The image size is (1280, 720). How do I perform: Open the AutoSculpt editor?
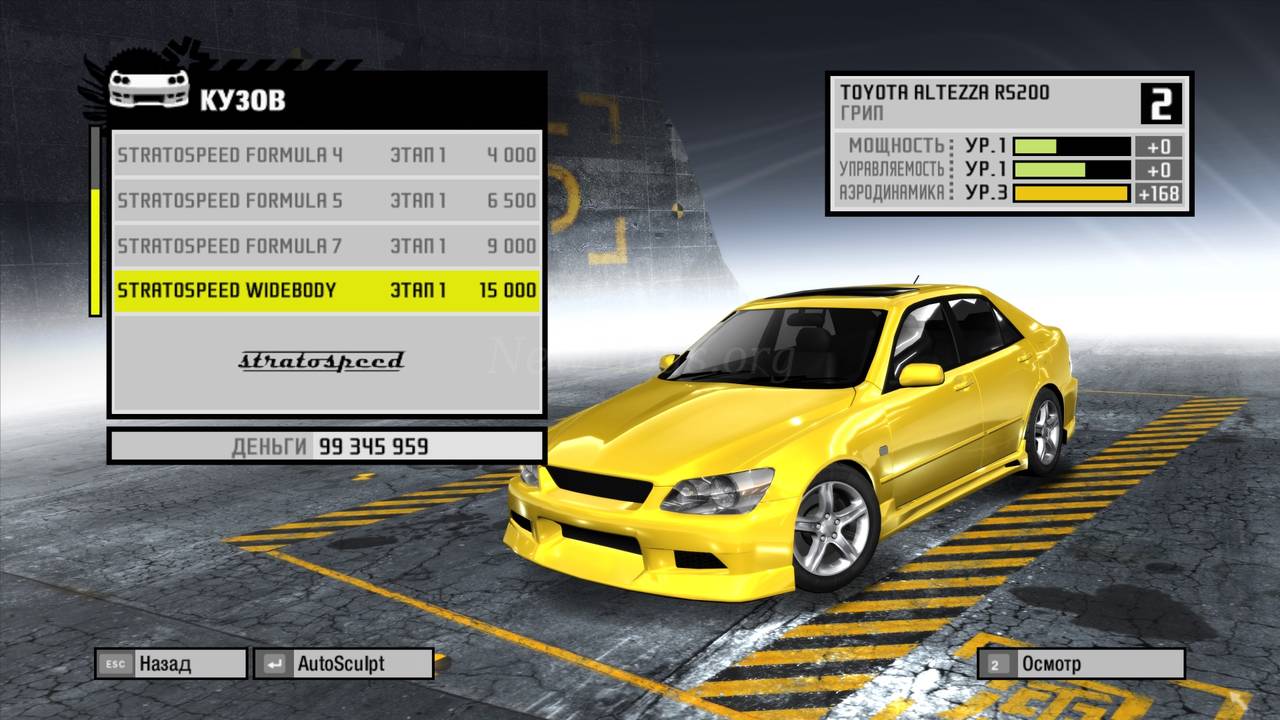(x=343, y=663)
